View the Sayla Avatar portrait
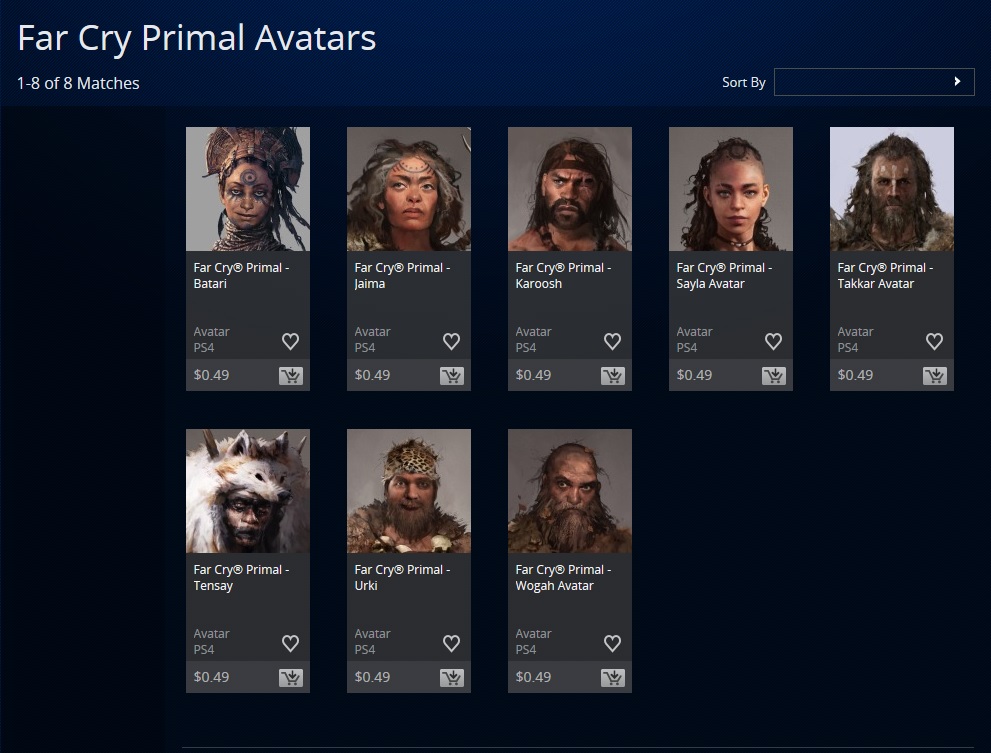991x753 pixels. (731, 189)
